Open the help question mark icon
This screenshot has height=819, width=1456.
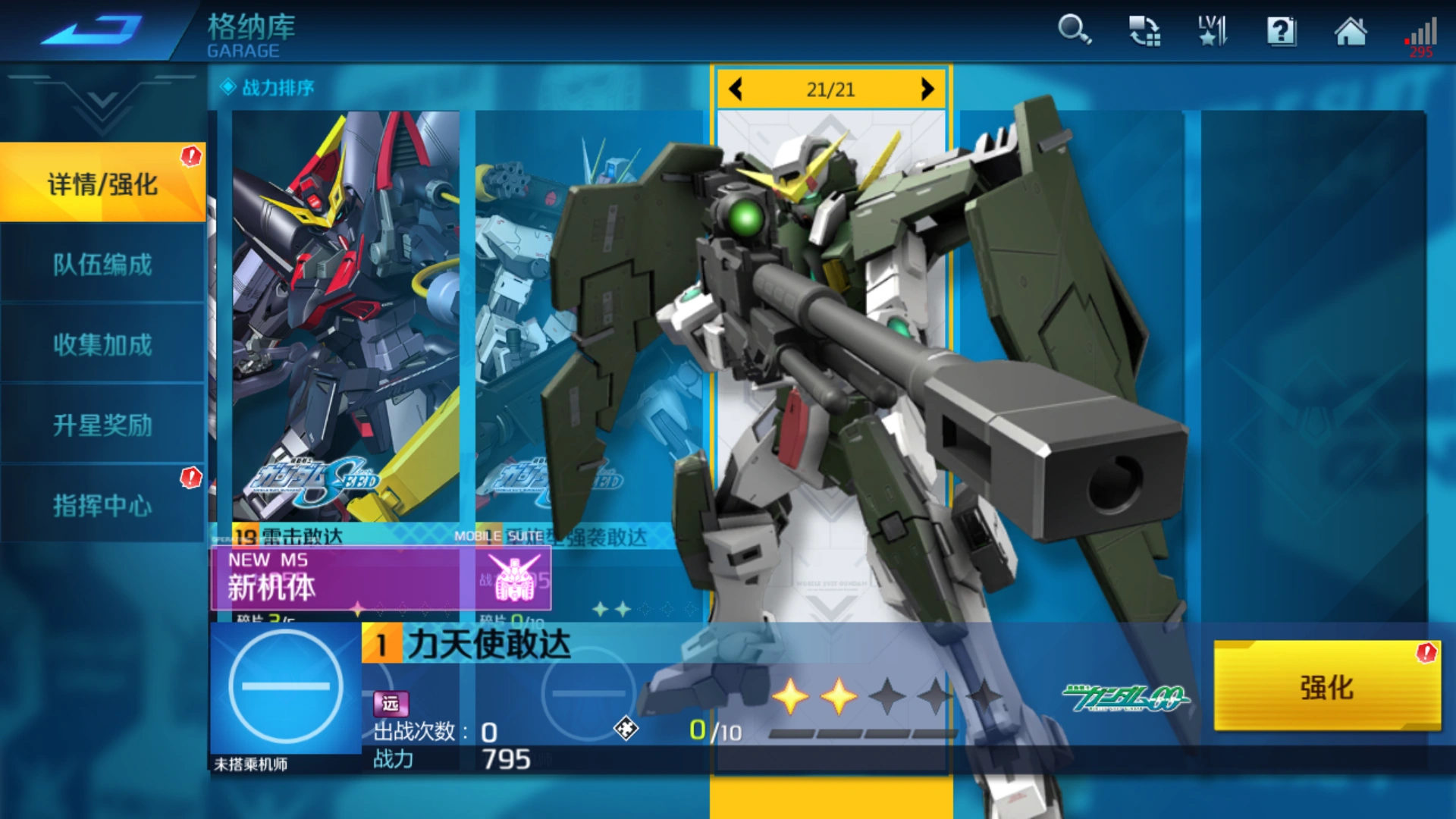(1282, 32)
